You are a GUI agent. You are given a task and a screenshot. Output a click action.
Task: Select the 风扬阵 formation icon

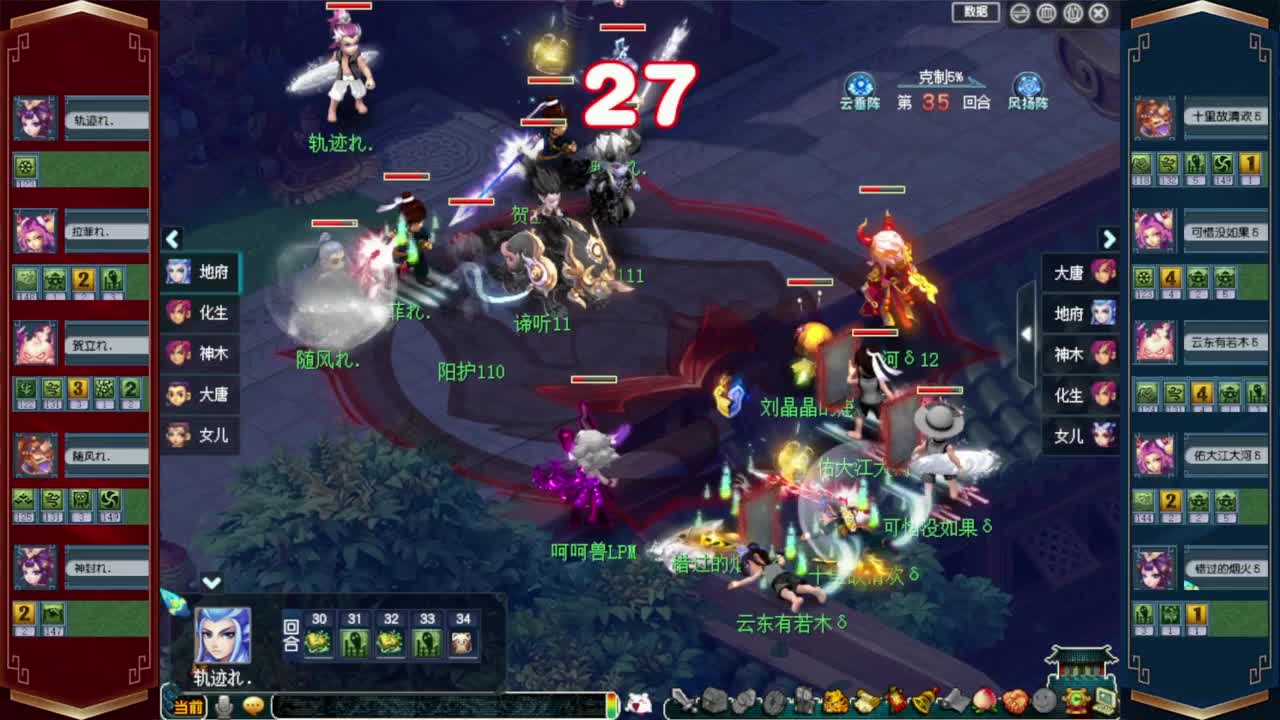tap(1030, 85)
